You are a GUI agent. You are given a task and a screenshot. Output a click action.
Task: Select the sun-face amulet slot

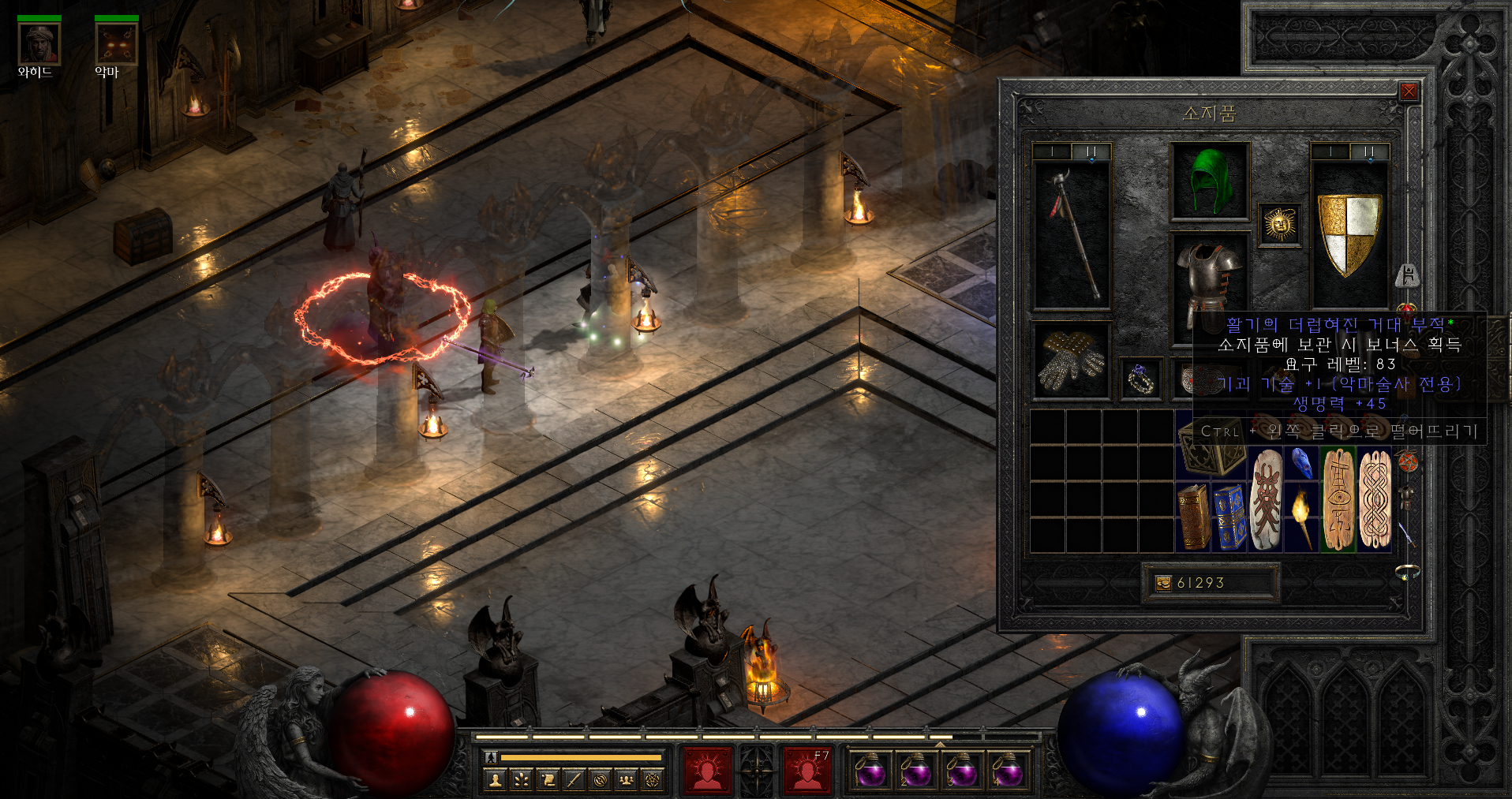(1279, 225)
